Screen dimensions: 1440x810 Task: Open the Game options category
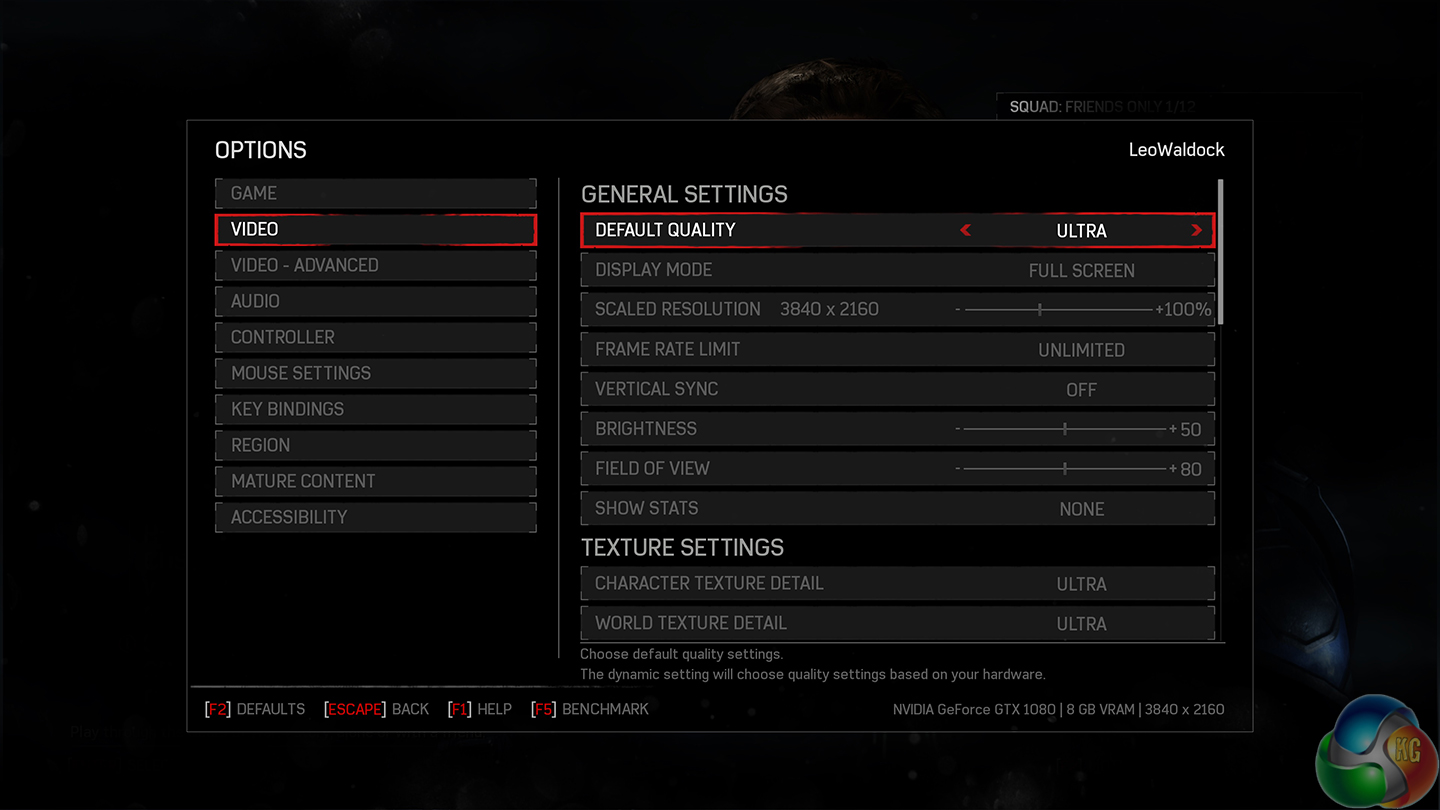(375, 193)
